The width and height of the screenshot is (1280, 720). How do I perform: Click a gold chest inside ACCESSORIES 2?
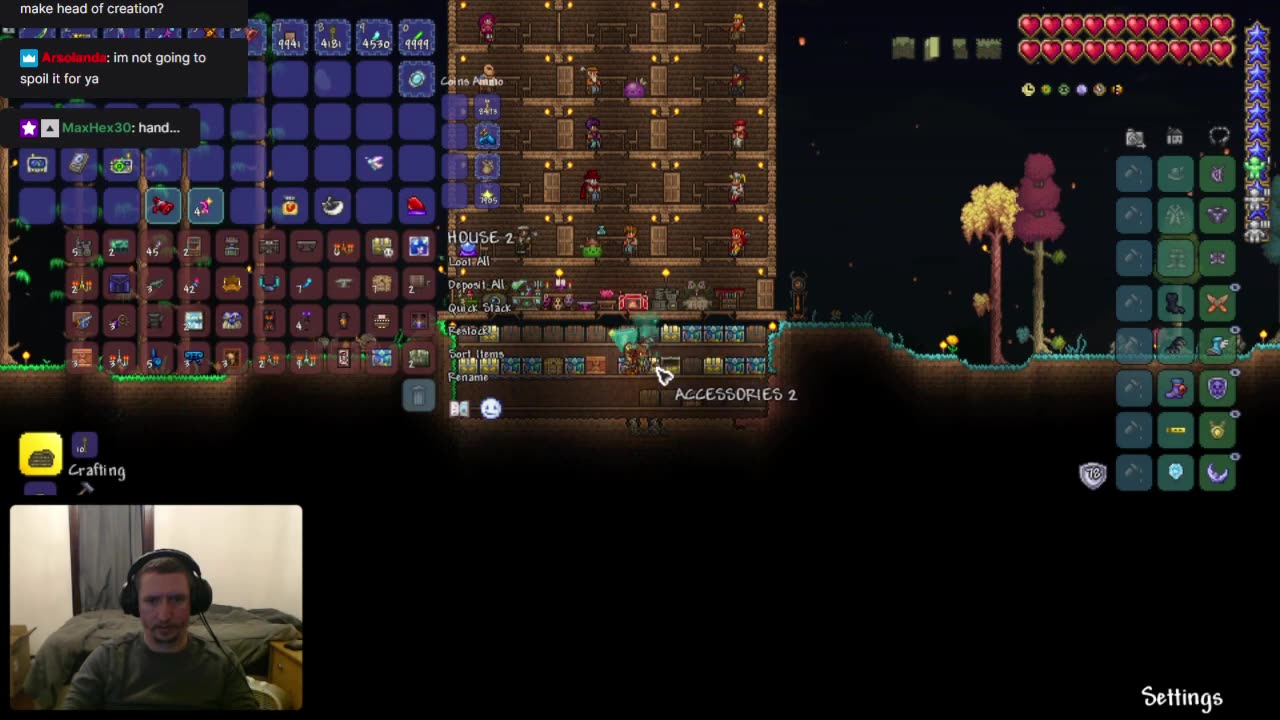pos(712,363)
